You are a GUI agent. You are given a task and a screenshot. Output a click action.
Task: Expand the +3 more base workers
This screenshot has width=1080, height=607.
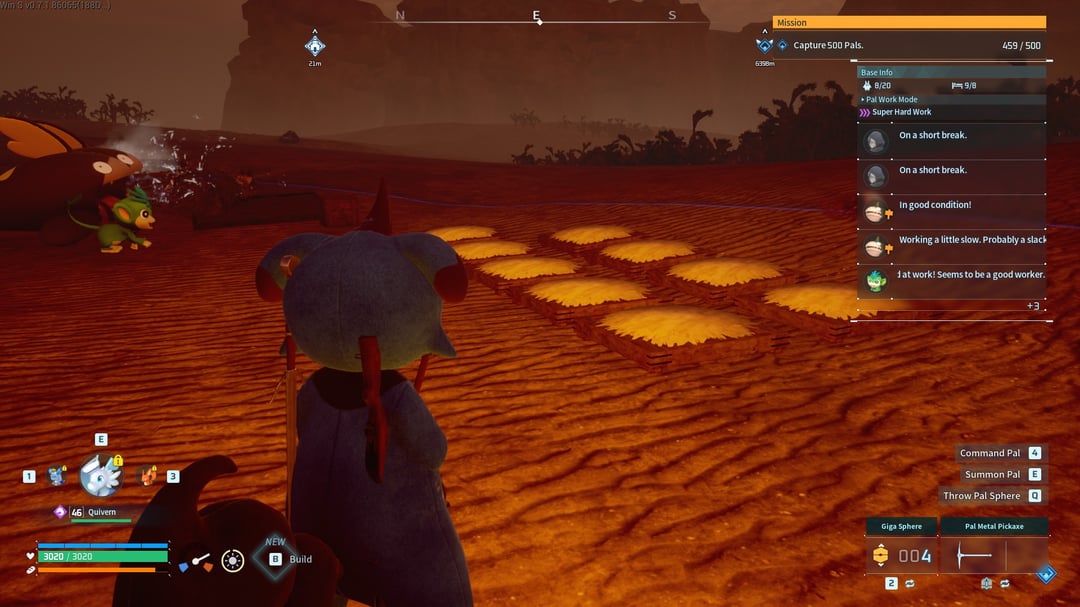pyautogui.click(x=1033, y=306)
